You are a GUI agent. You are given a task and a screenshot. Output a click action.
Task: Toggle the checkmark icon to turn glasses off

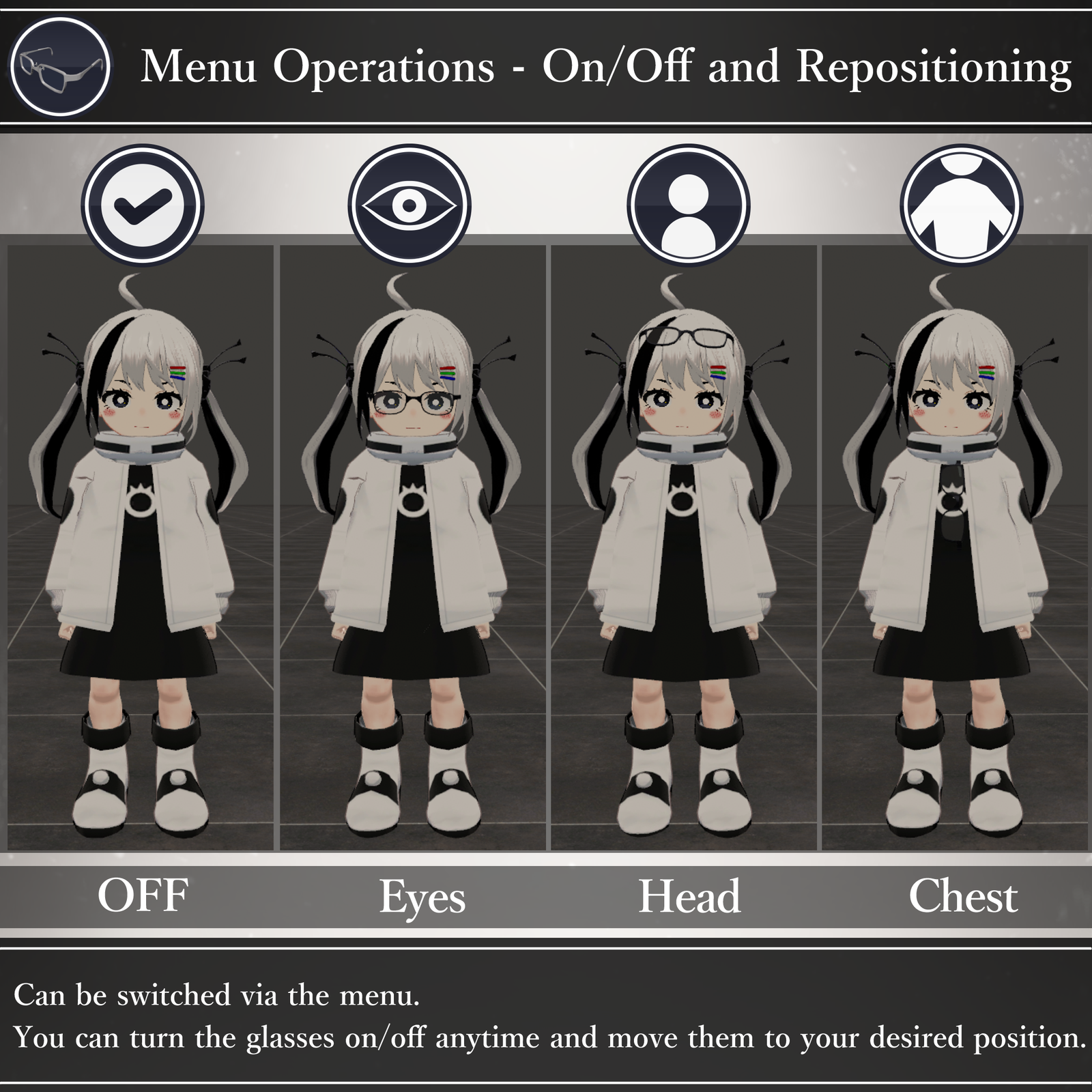point(143,205)
